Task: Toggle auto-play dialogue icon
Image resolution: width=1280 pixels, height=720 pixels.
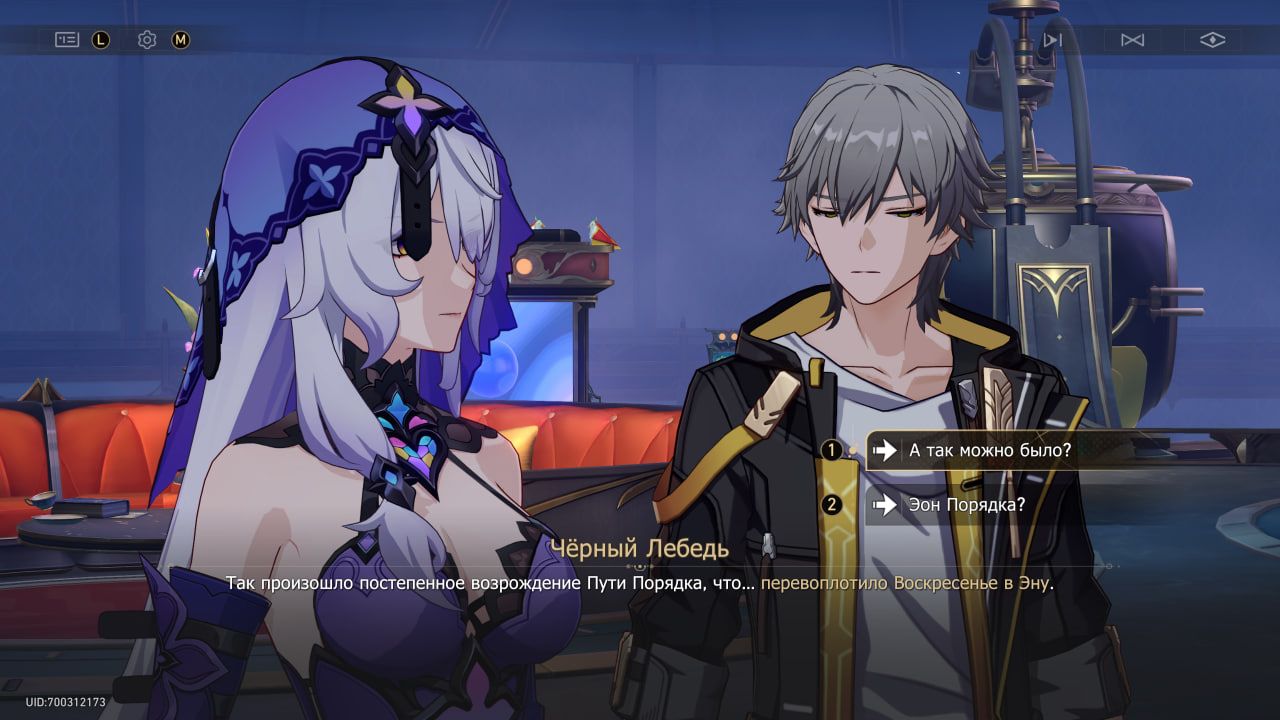Action: point(1132,40)
